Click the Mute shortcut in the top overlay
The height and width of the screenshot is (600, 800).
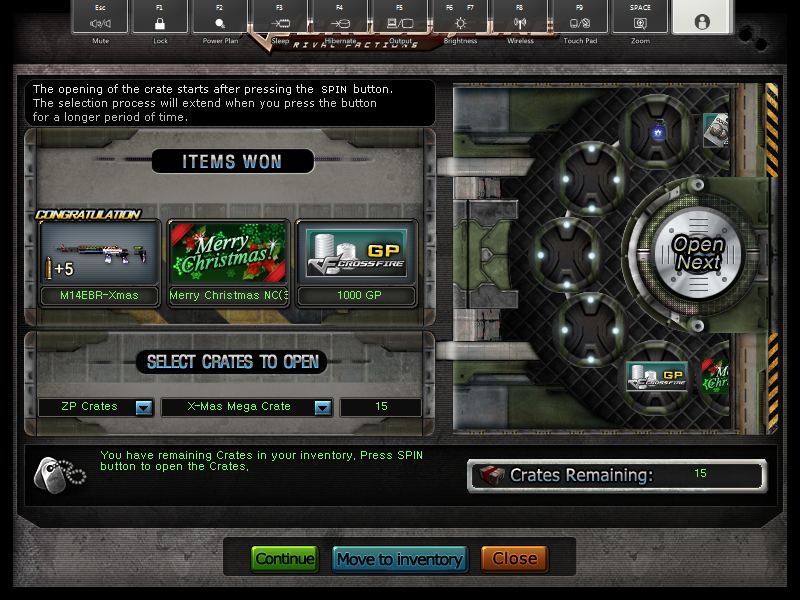tap(99, 20)
